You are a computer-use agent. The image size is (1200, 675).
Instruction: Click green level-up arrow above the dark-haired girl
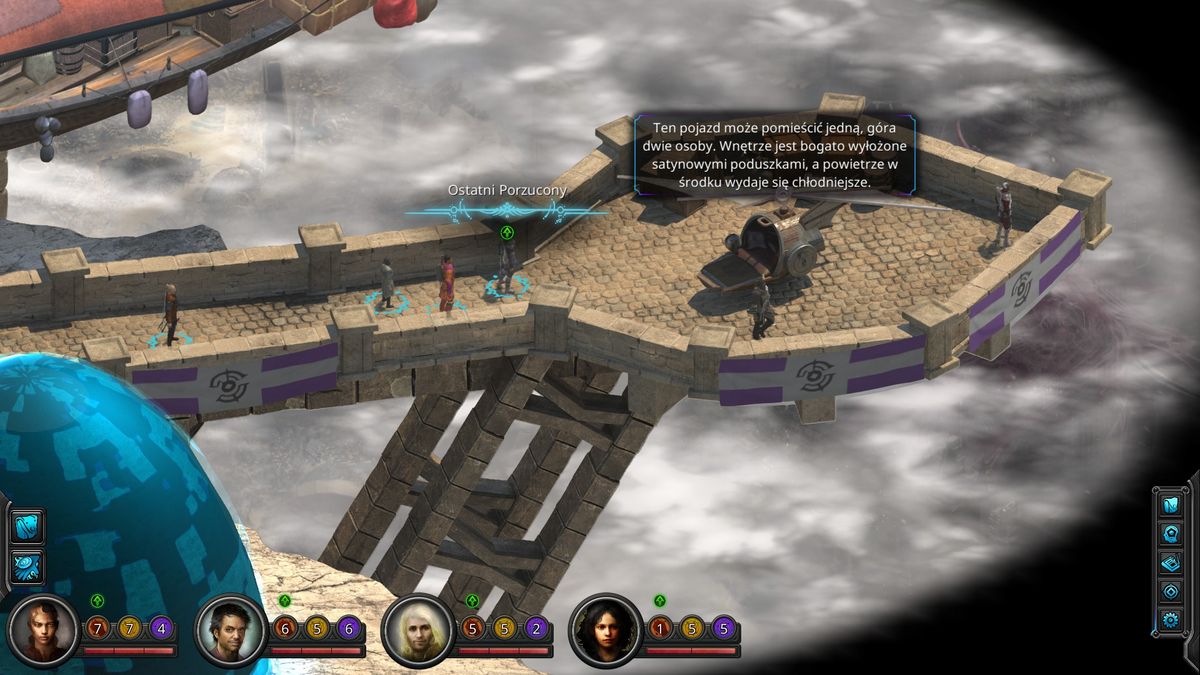pyautogui.click(x=660, y=600)
